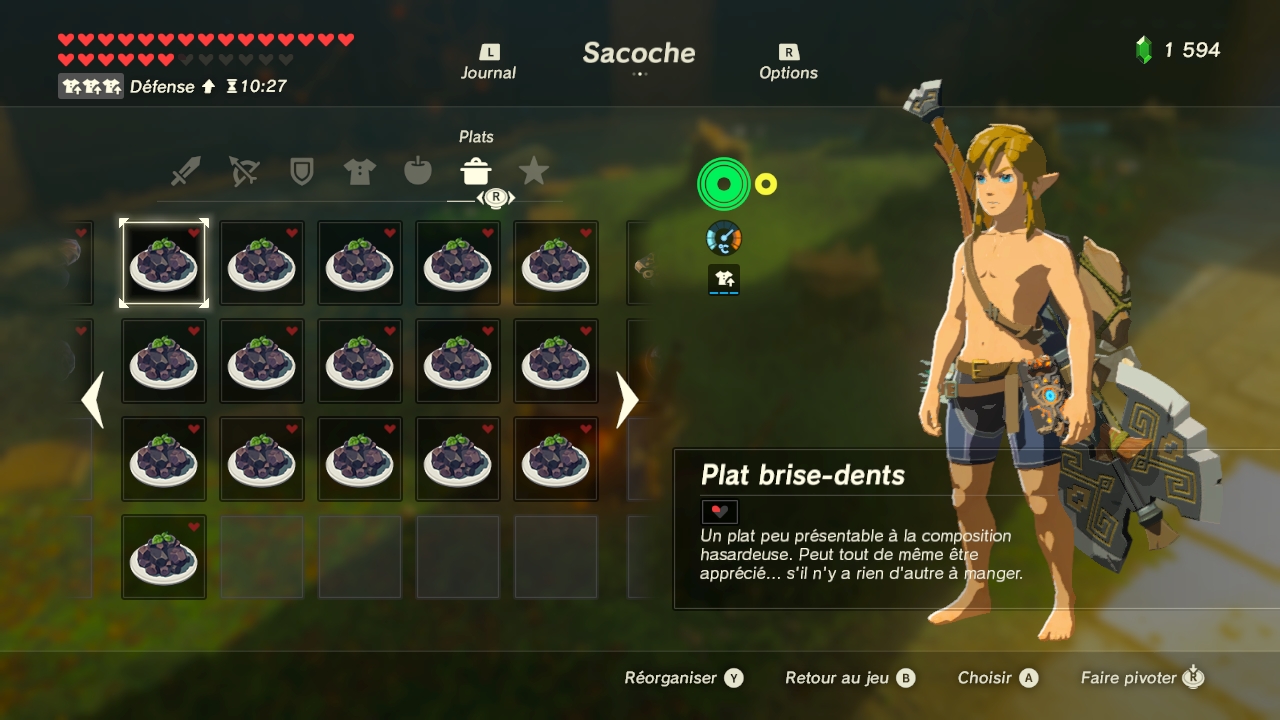Image resolution: width=1280 pixels, height=720 pixels.
Task: Open the Journal menu tab
Action: click(488, 63)
